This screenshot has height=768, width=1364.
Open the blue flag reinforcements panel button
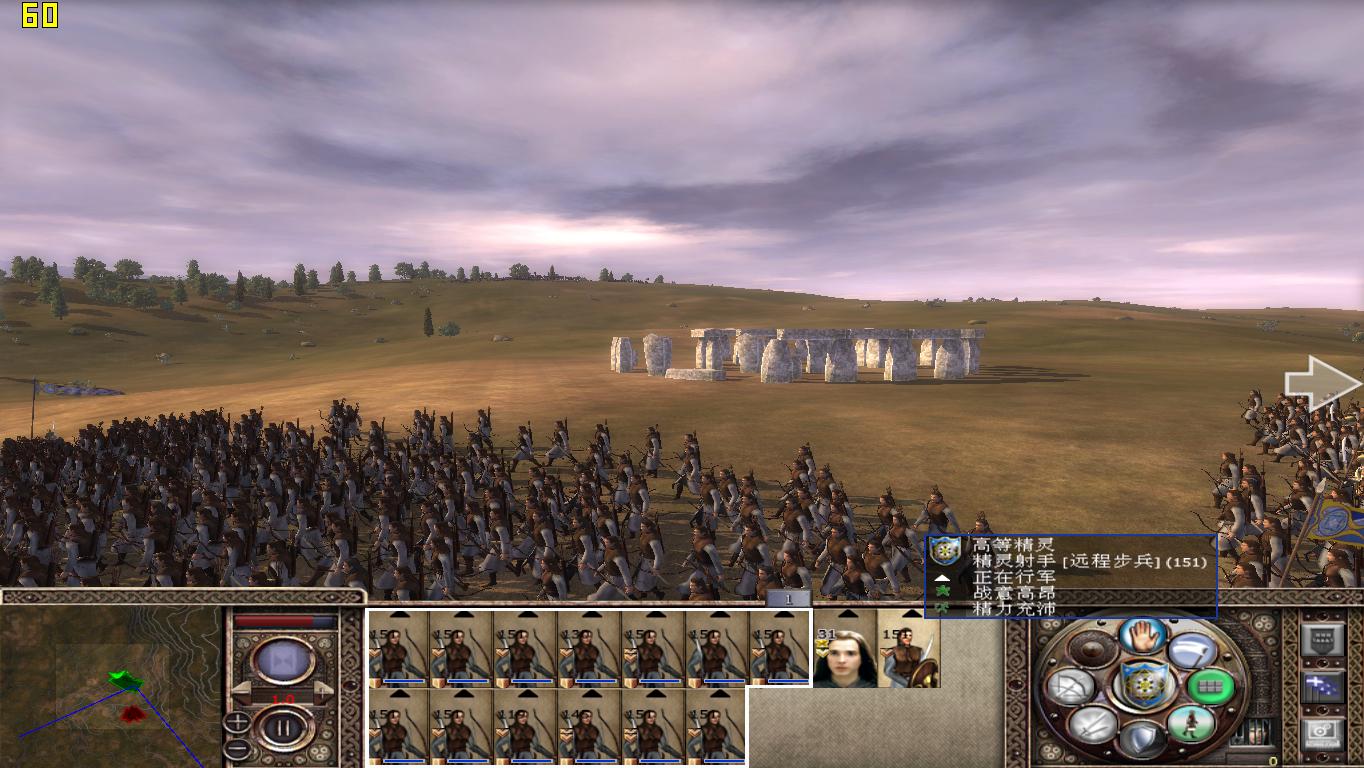pyautogui.click(x=1322, y=687)
